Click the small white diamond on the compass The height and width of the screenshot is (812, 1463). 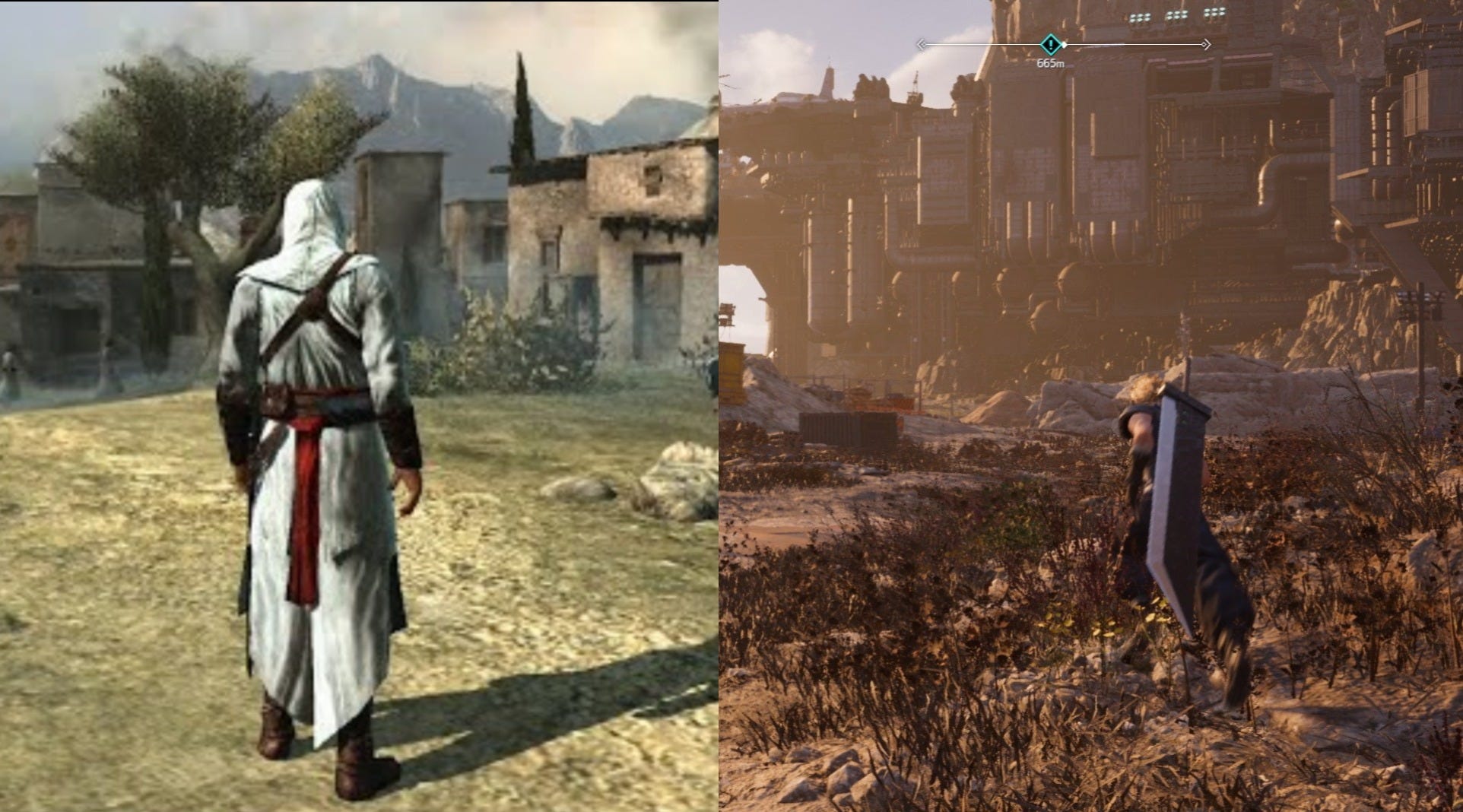coord(1065,44)
